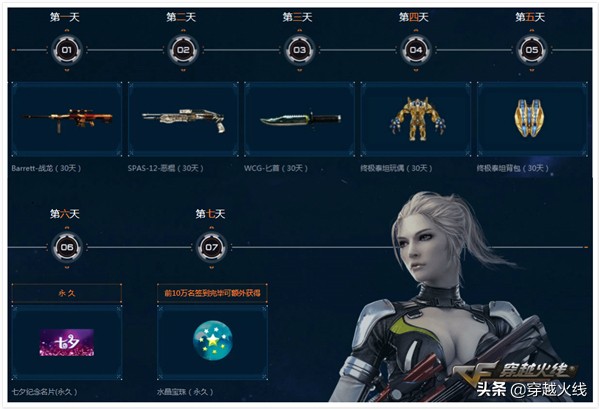Image resolution: width=600 pixels, height=410 pixels.
Task: Click the day 03 sign-in marker
Action: tap(299, 50)
